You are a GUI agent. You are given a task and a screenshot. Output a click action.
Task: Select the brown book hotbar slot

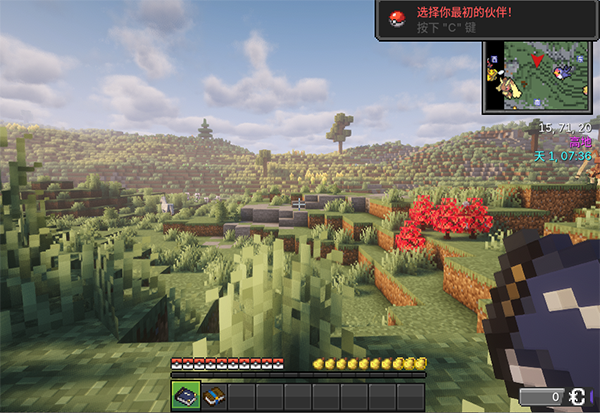213,396
